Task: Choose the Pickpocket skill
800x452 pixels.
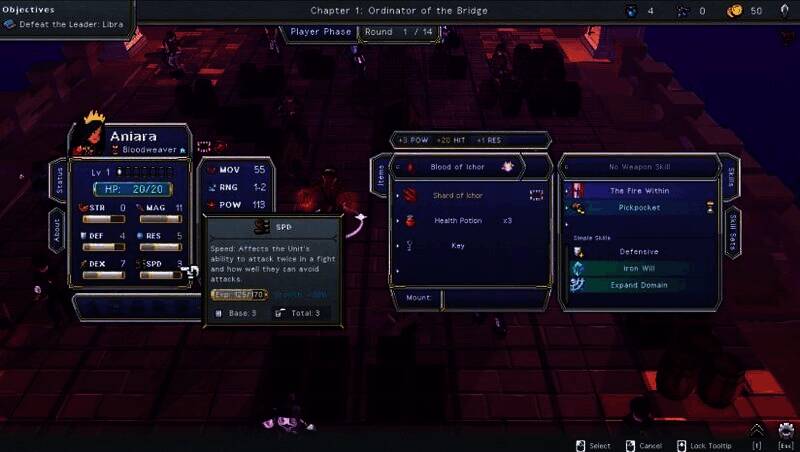Action: [x=639, y=208]
